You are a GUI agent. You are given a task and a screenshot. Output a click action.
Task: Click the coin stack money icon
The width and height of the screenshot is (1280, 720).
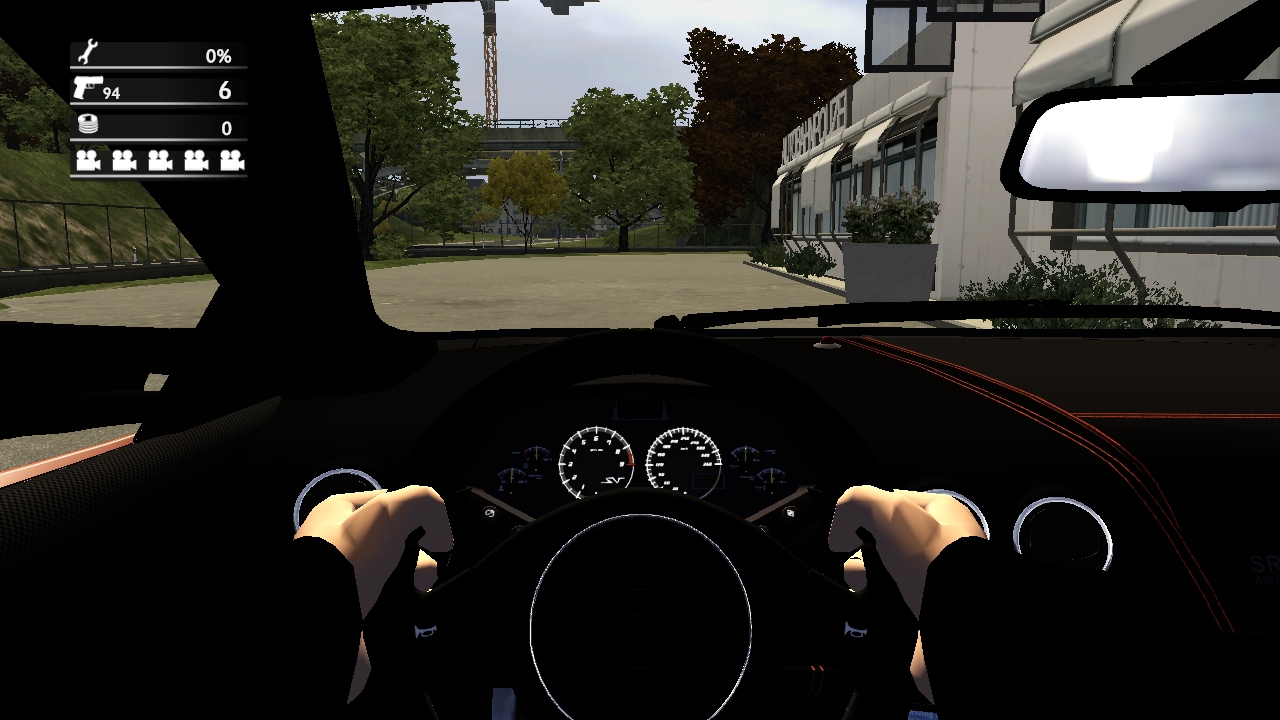(88, 125)
